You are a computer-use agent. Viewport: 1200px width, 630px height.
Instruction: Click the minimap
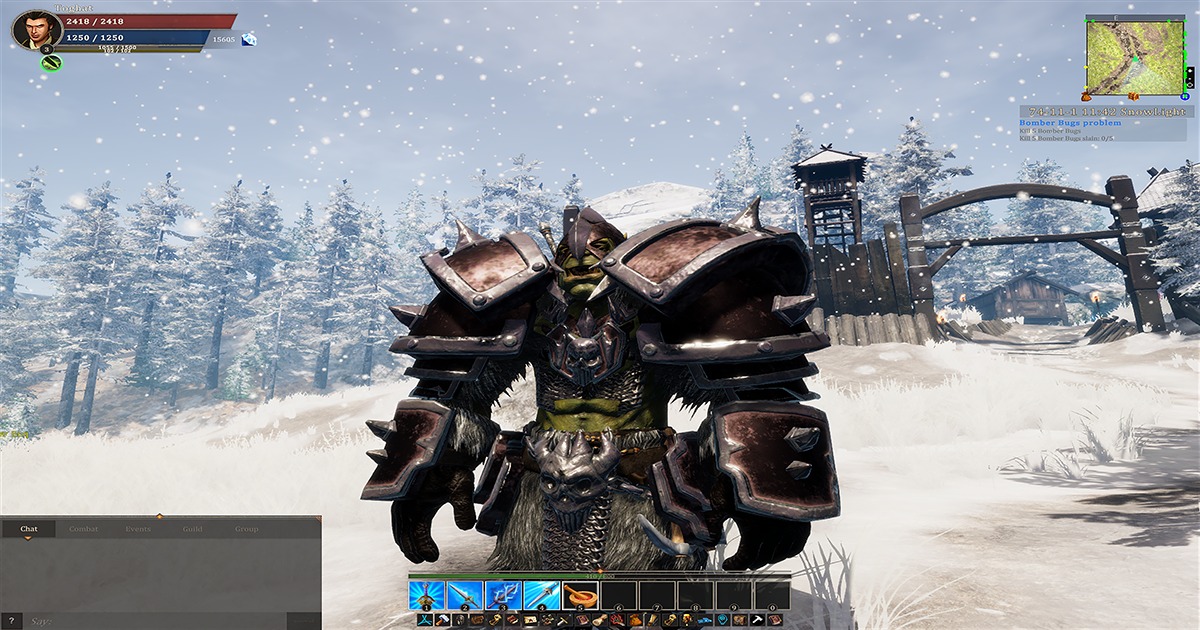point(1134,56)
